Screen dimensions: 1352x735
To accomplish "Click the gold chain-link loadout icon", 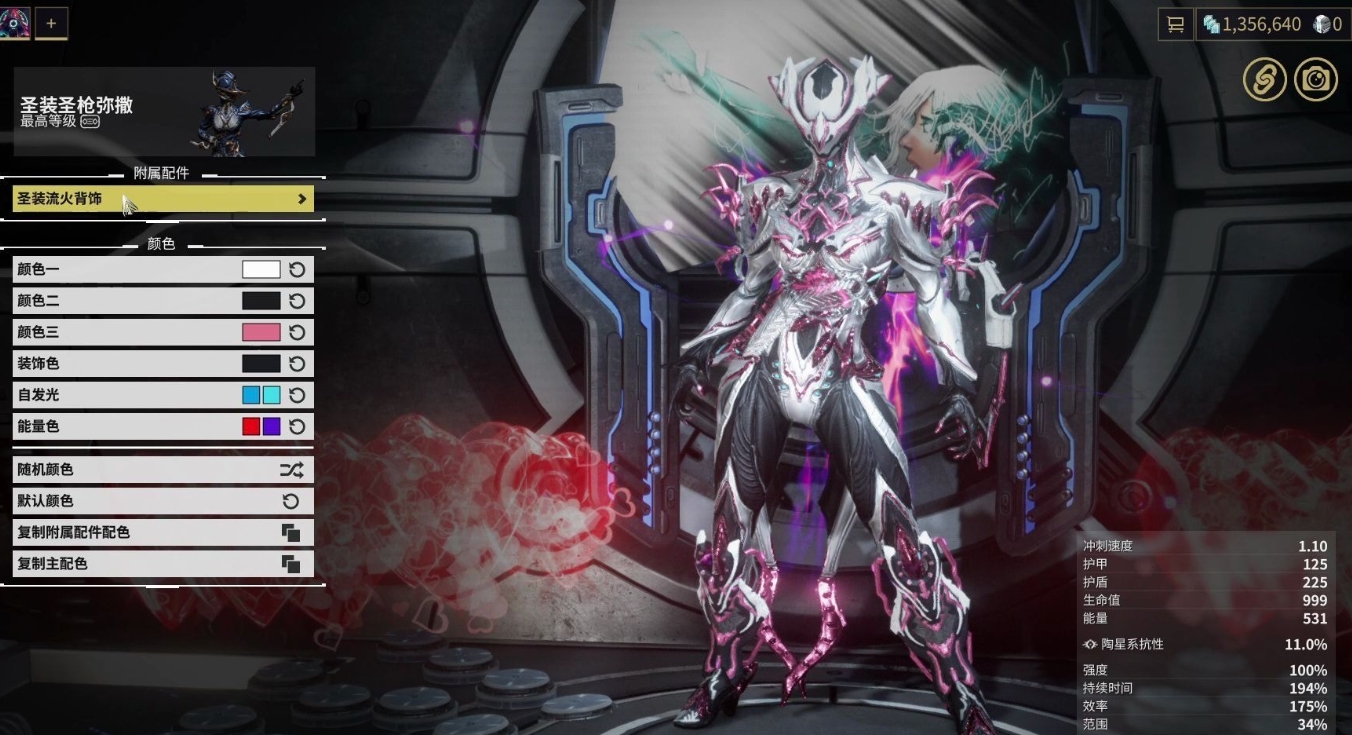I will coord(1263,79).
